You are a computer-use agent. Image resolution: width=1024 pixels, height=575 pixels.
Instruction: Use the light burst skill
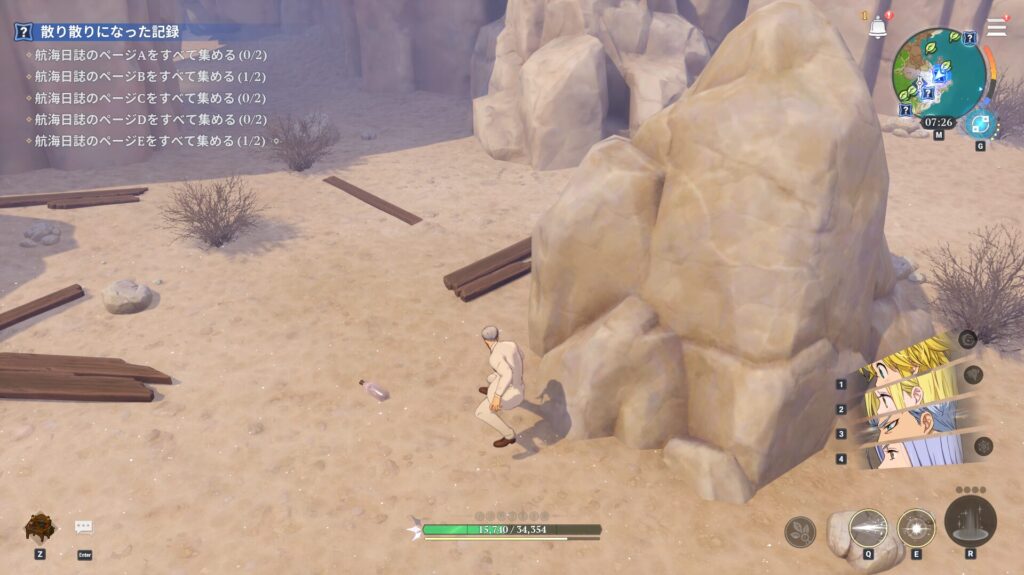click(916, 528)
